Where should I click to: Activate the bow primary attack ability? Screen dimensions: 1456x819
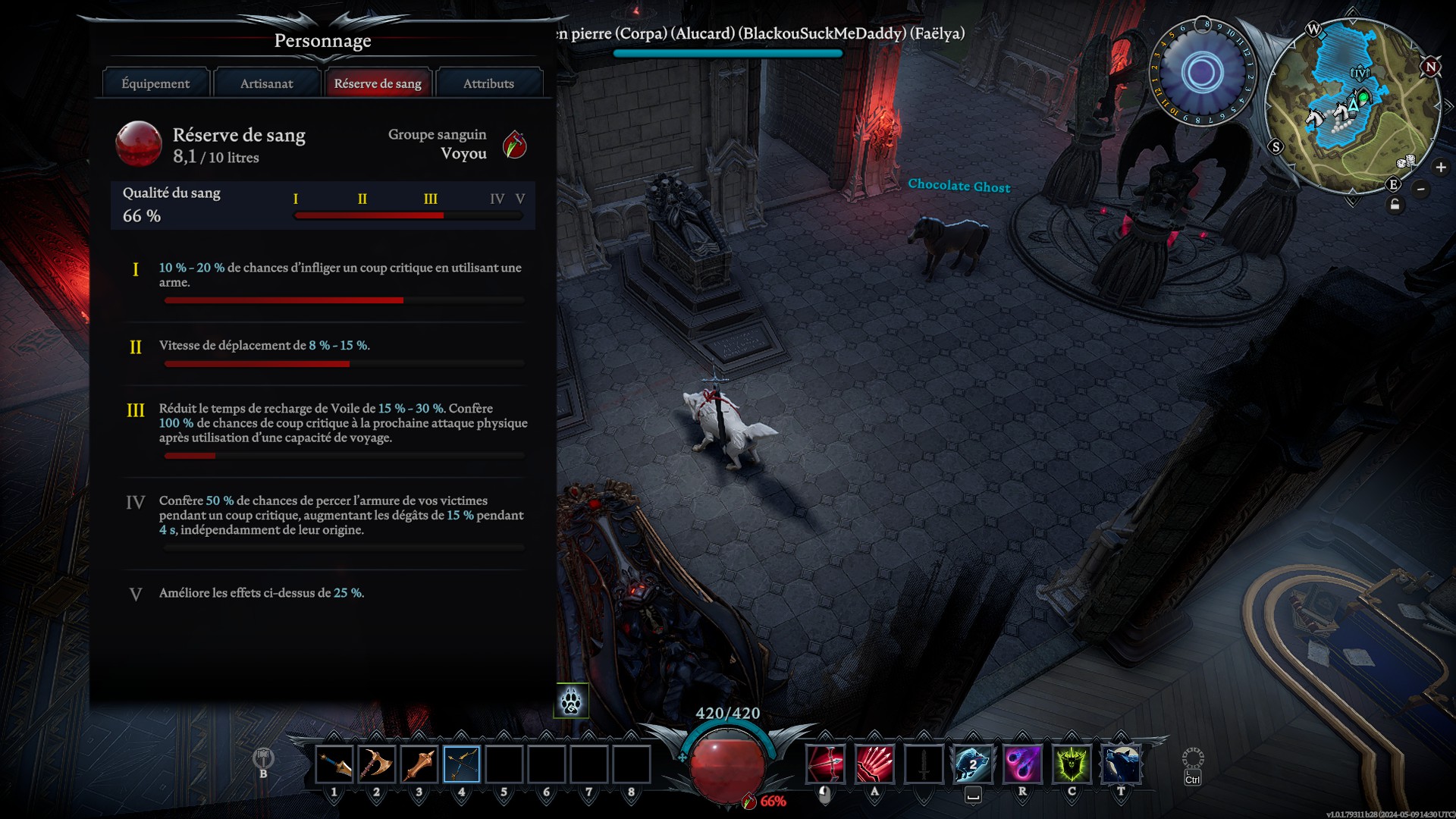point(825,764)
